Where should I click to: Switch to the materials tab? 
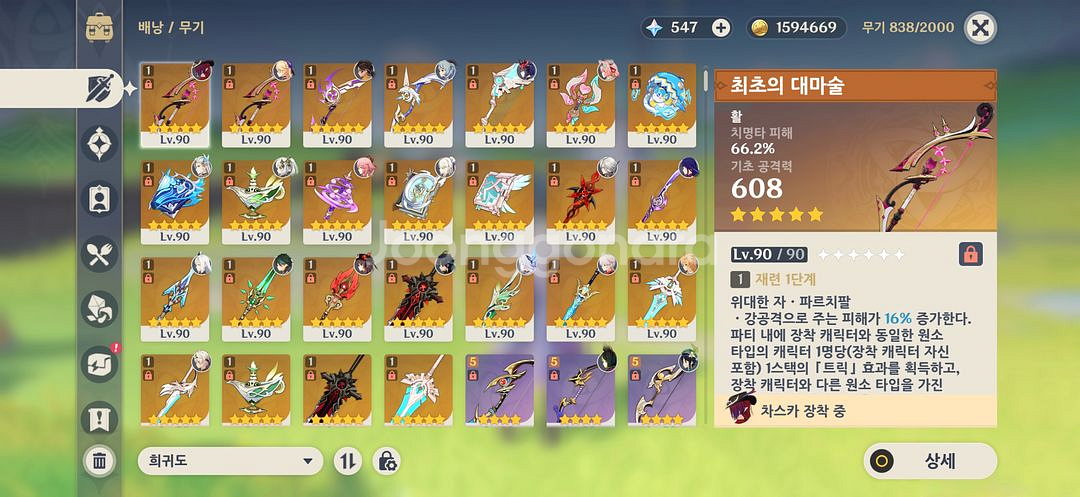99,307
